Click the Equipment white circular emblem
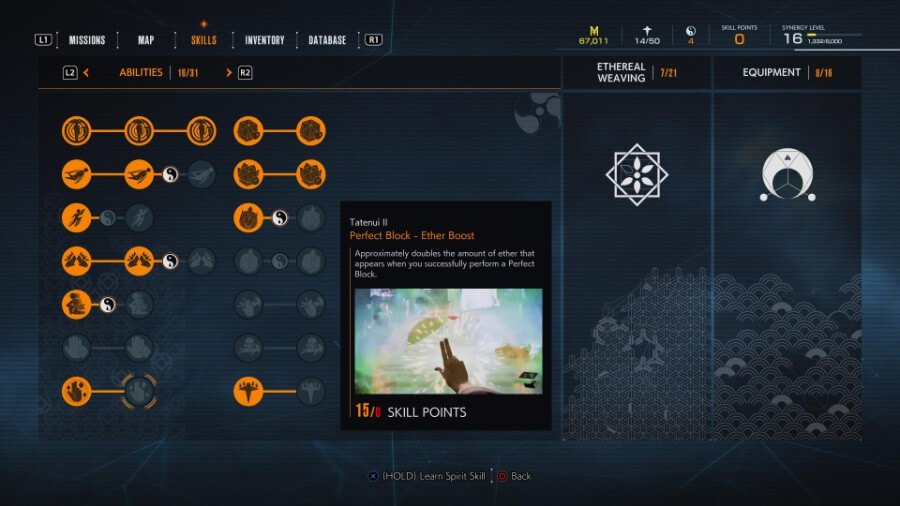 [787, 176]
